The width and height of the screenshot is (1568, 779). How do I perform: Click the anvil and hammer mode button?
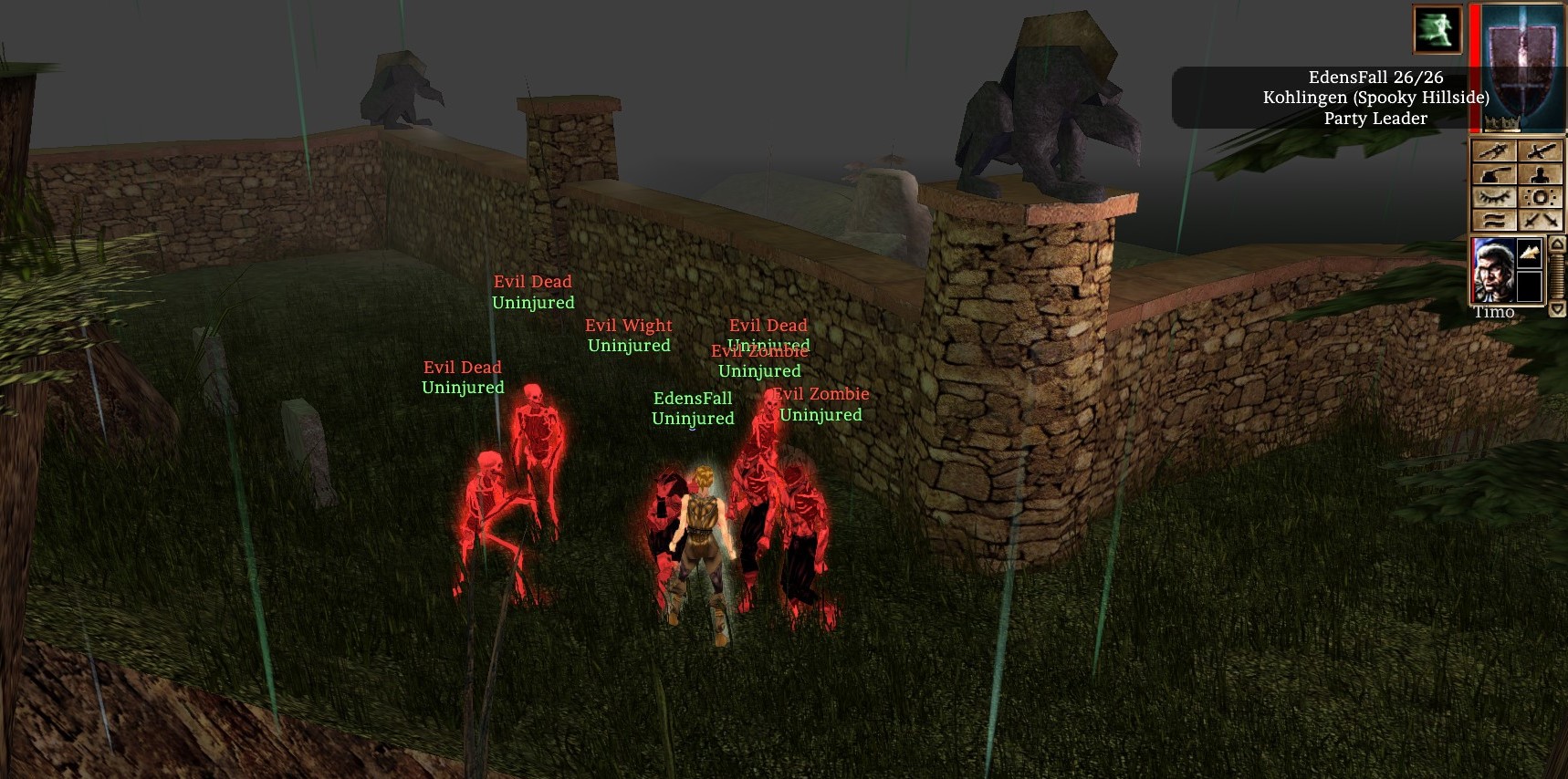[1493, 174]
